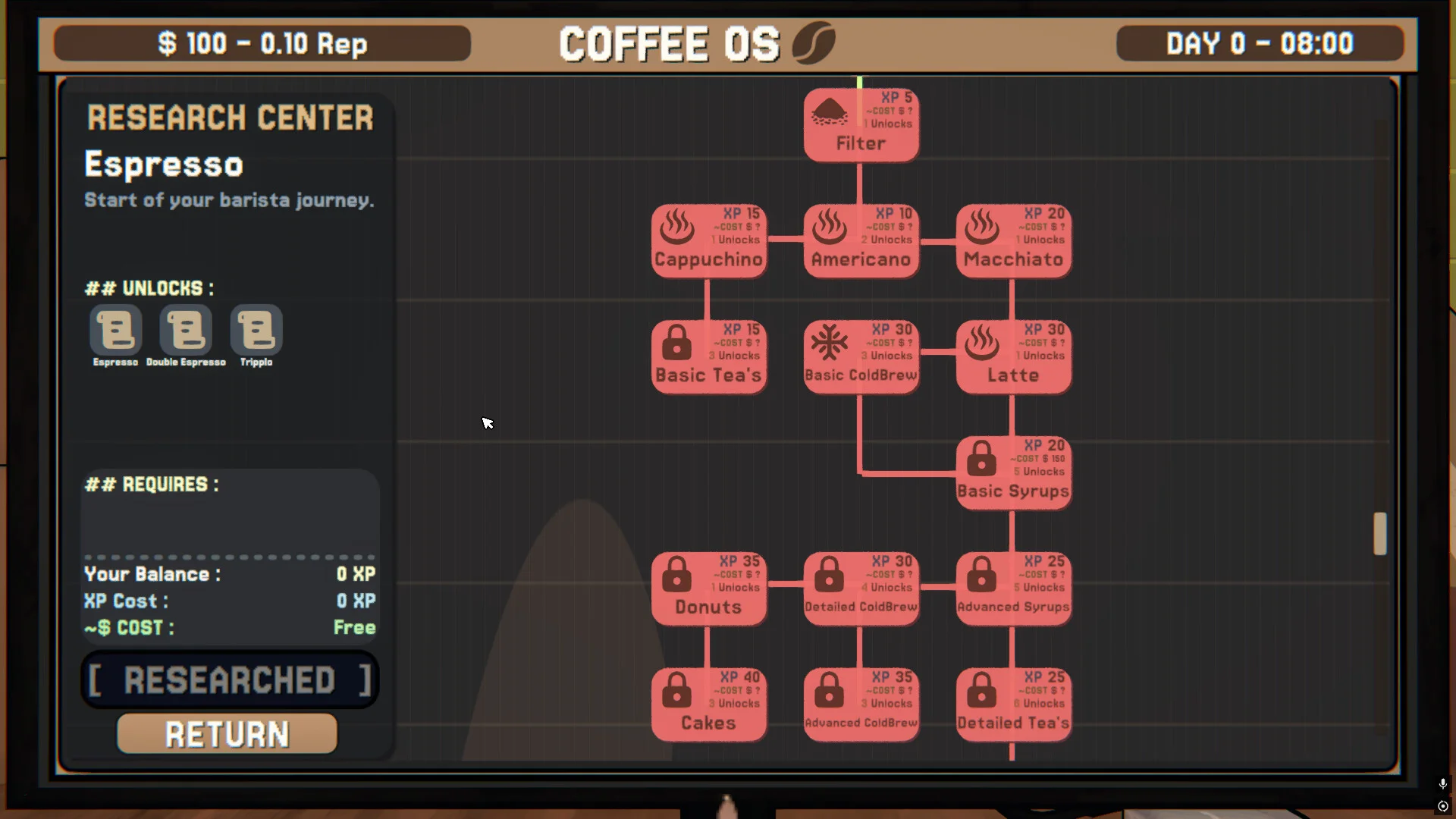This screenshot has width=1456, height=819.
Task: Open the Latte research node
Action: click(1013, 357)
